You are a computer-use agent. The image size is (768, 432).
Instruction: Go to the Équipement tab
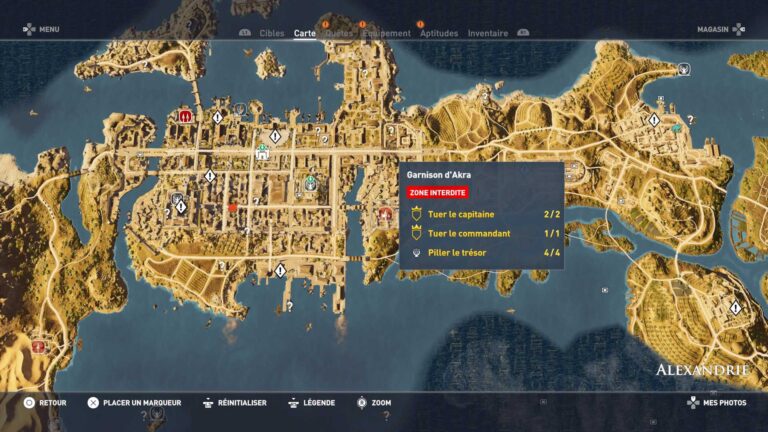pos(387,33)
